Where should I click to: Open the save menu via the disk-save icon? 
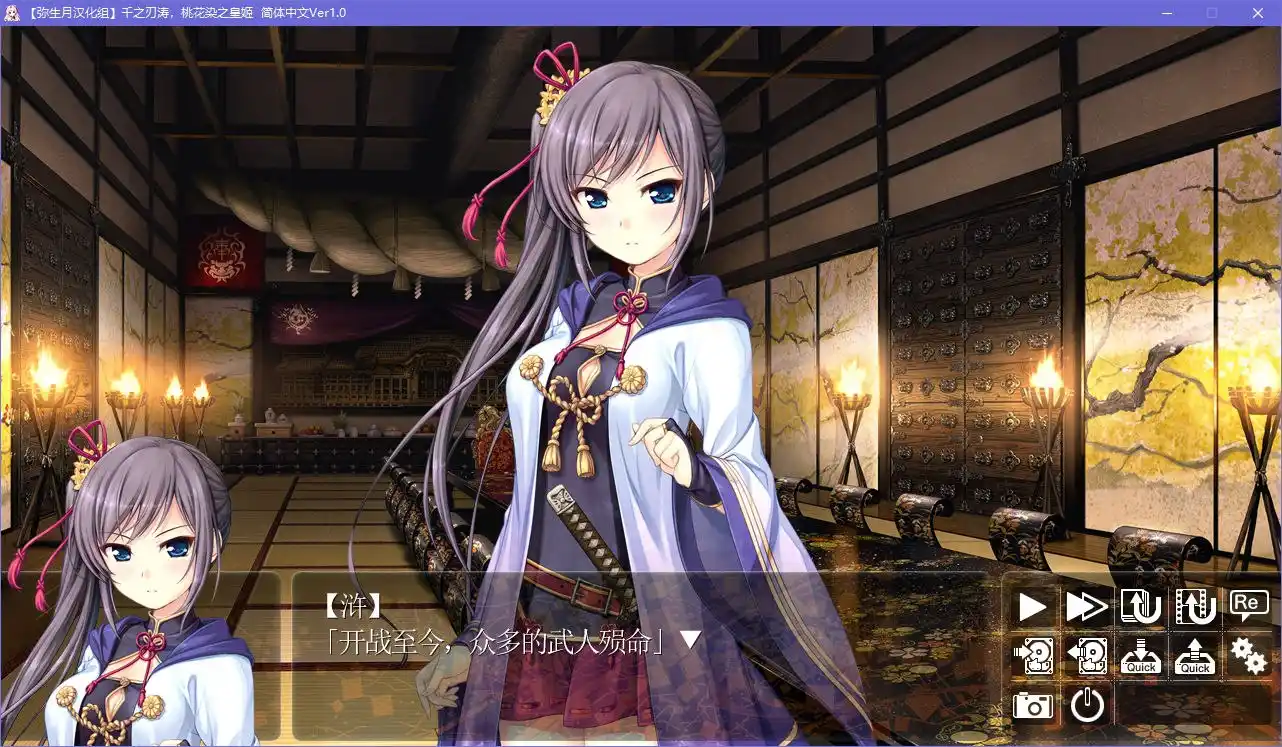point(1032,656)
